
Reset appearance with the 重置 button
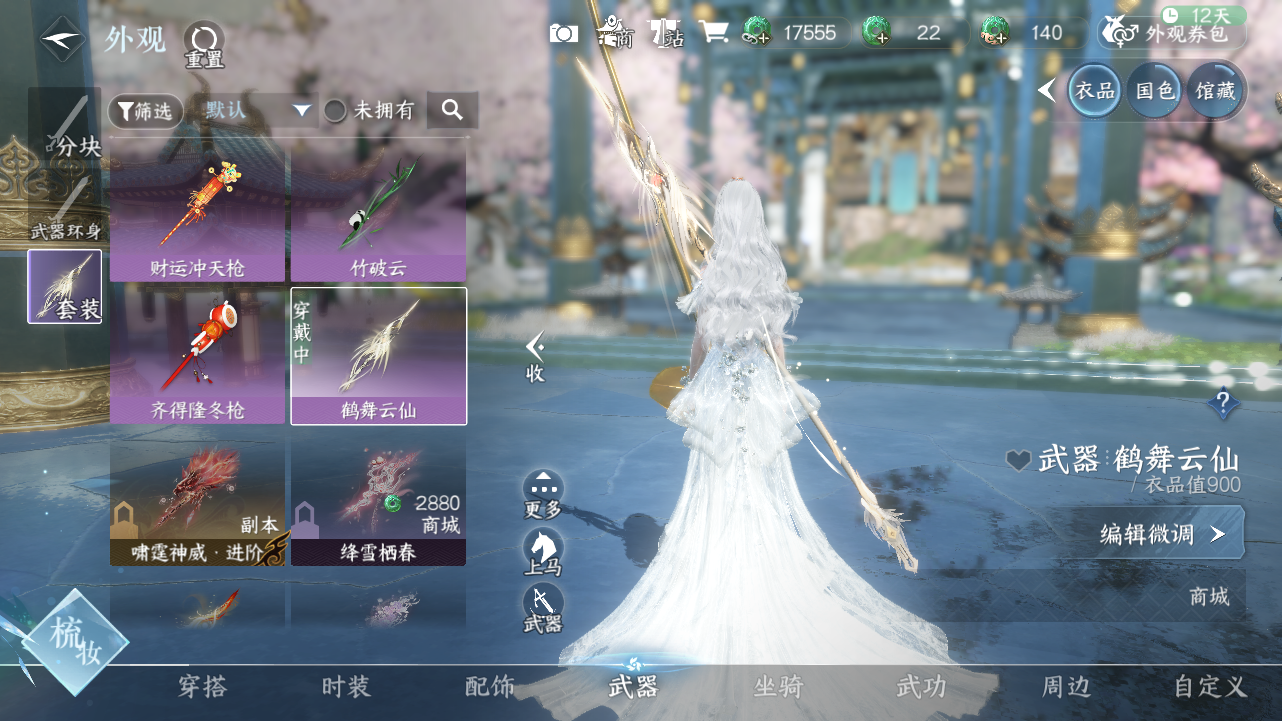click(x=204, y=45)
